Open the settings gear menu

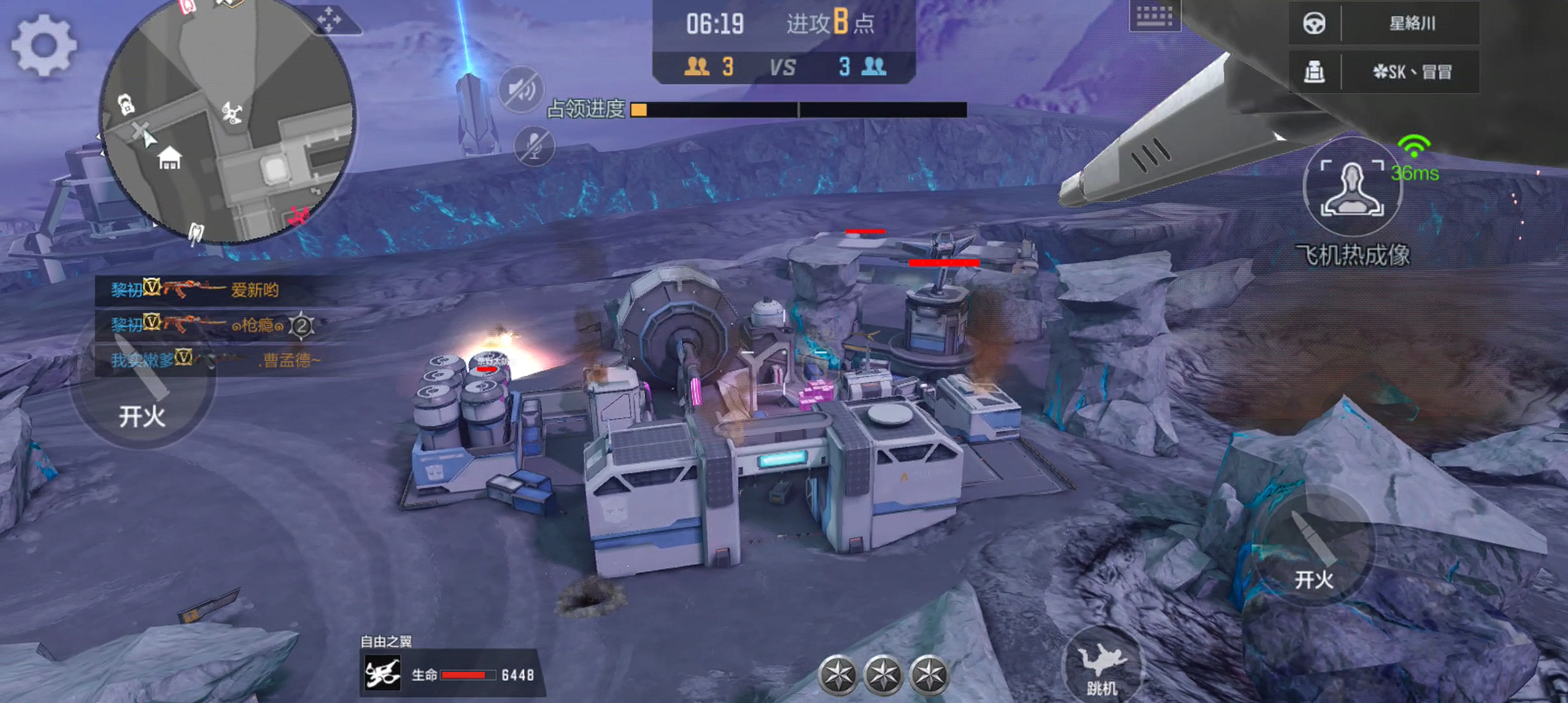(x=44, y=45)
